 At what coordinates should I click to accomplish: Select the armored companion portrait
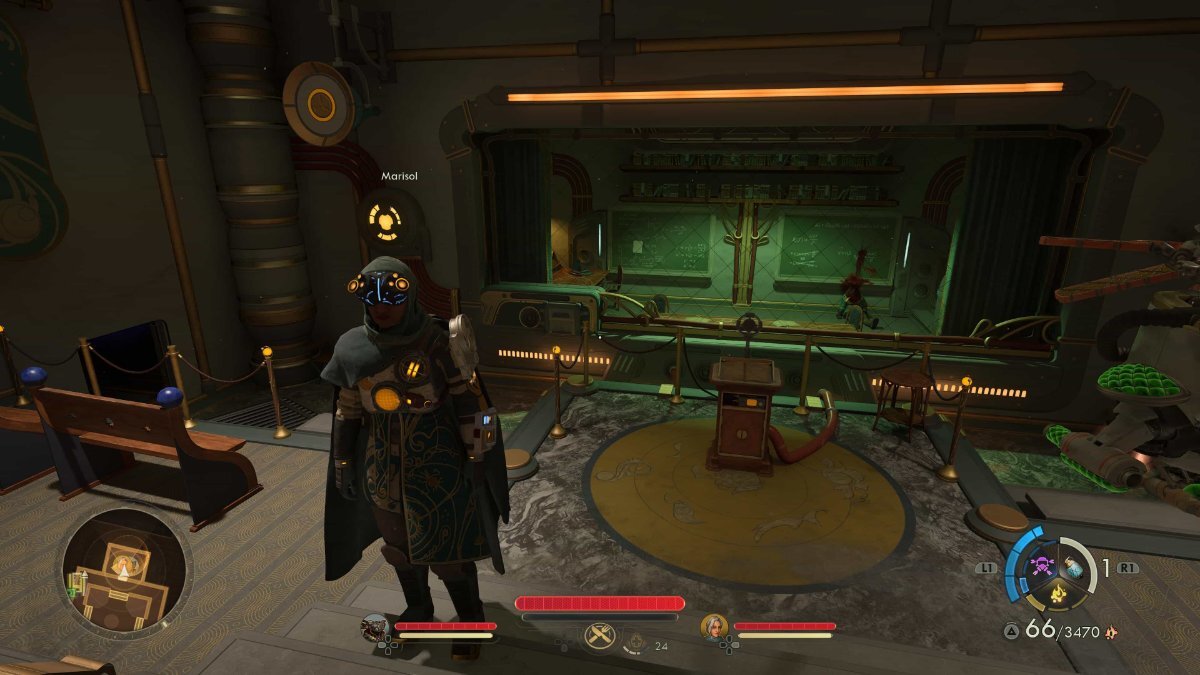click(375, 627)
